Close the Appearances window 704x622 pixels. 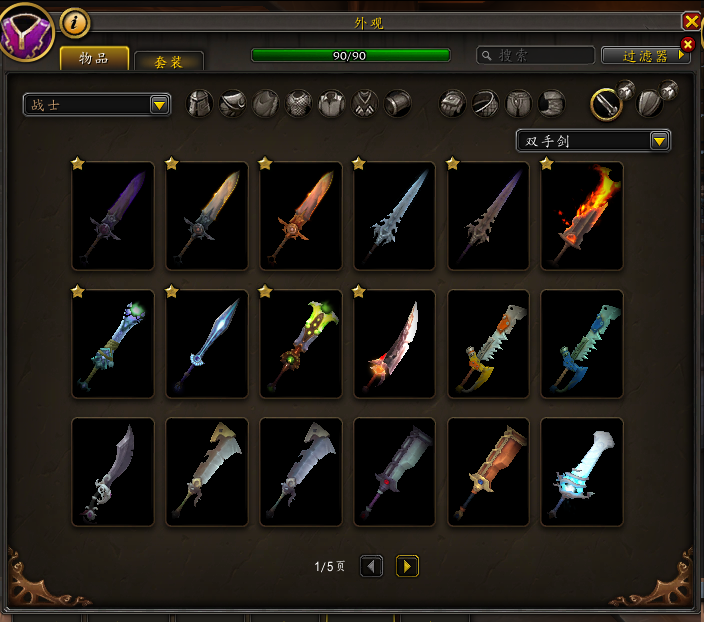tap(691, 21)
